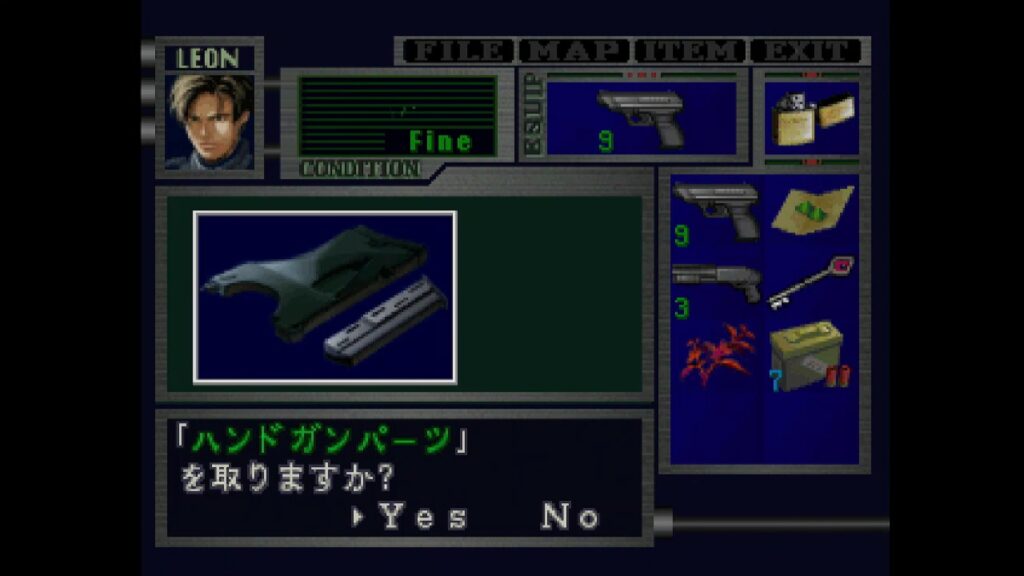Choose No to leave the item
Image resolution: width=1024 pixels, height=576 pixels.
(x=571, y=516)
